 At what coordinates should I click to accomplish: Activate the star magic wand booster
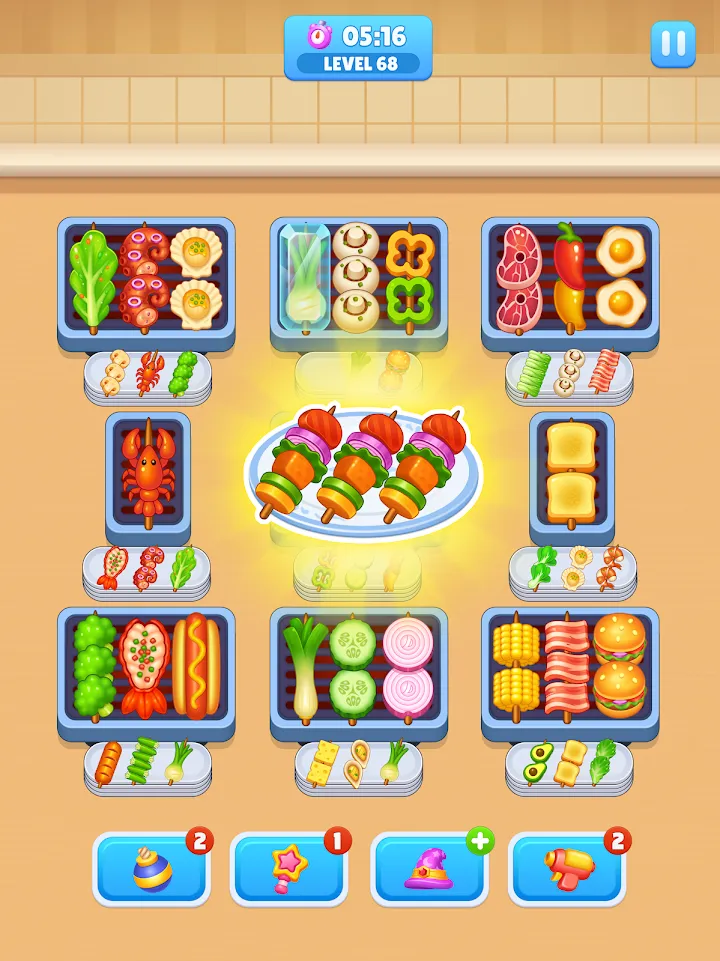click(289, 868)
